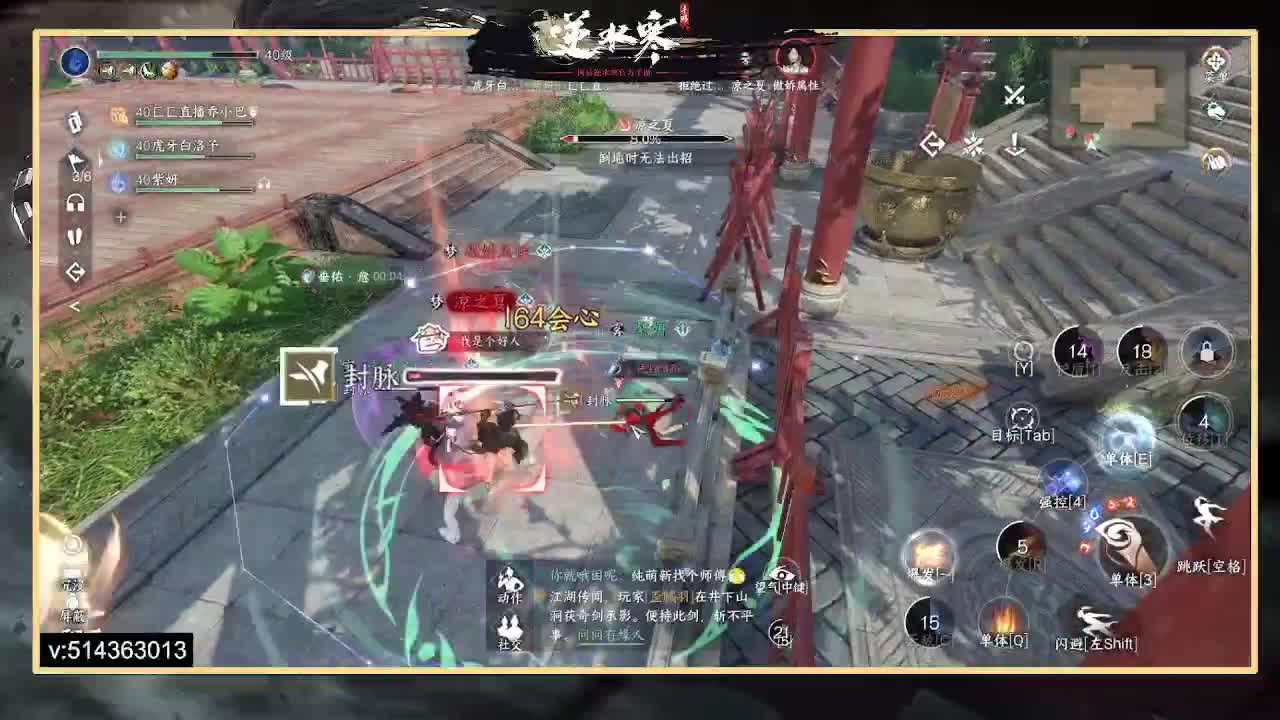Toggle the target auto-lock padlock
This screenshot has width=1280, height=720.
point(1206,352)
